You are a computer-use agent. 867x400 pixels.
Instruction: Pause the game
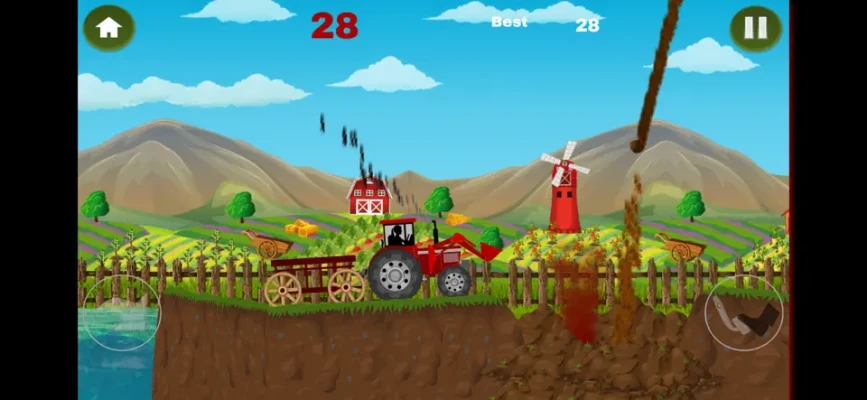[x=755, y=28]
